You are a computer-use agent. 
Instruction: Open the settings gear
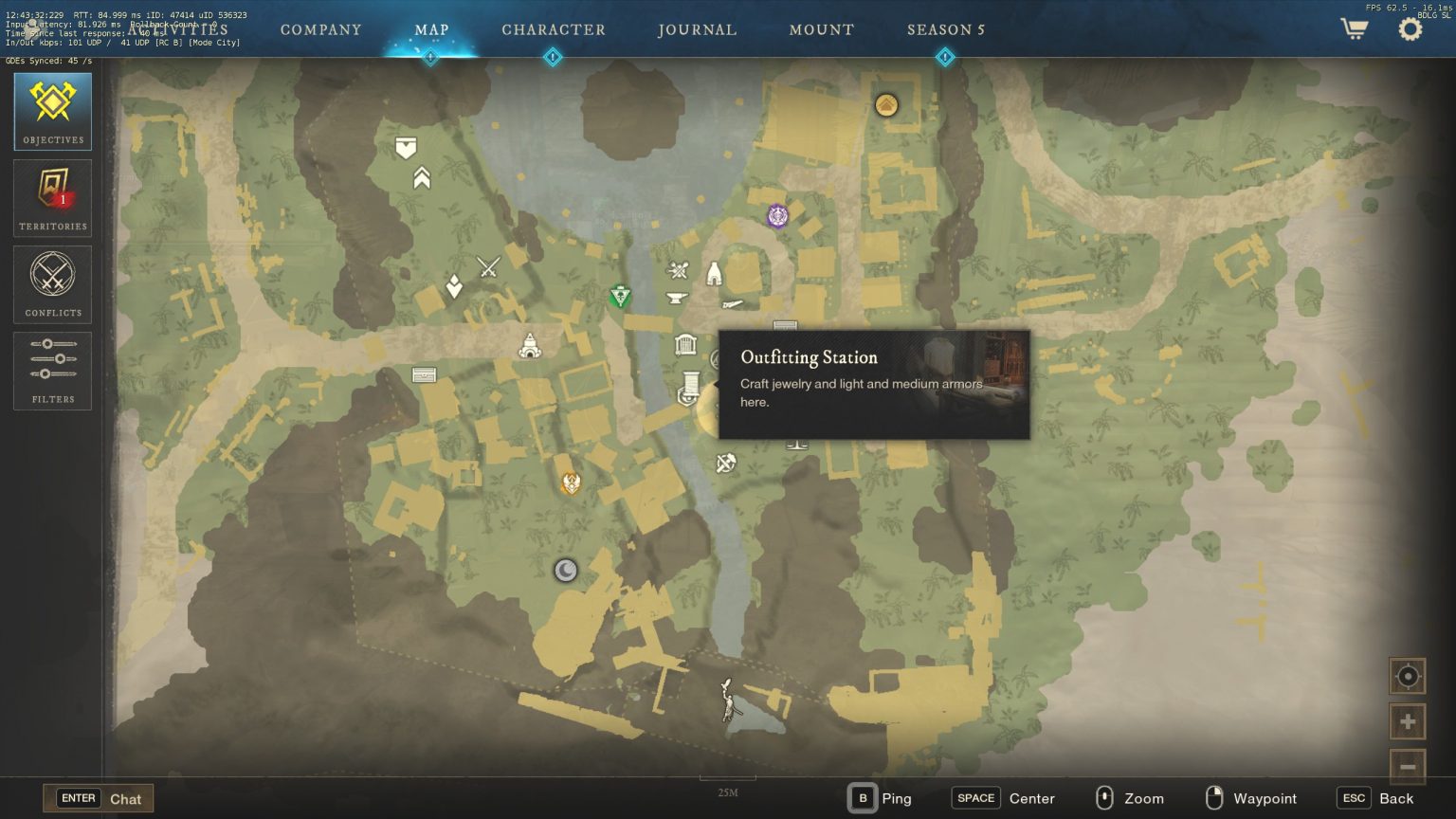(x=1410, y=28)
